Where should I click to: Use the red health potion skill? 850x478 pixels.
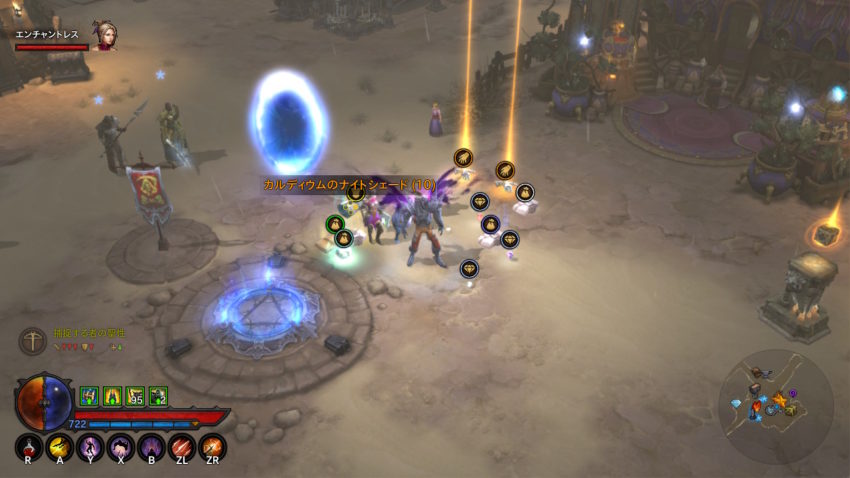pyautogui.click(x=28, y=447)
